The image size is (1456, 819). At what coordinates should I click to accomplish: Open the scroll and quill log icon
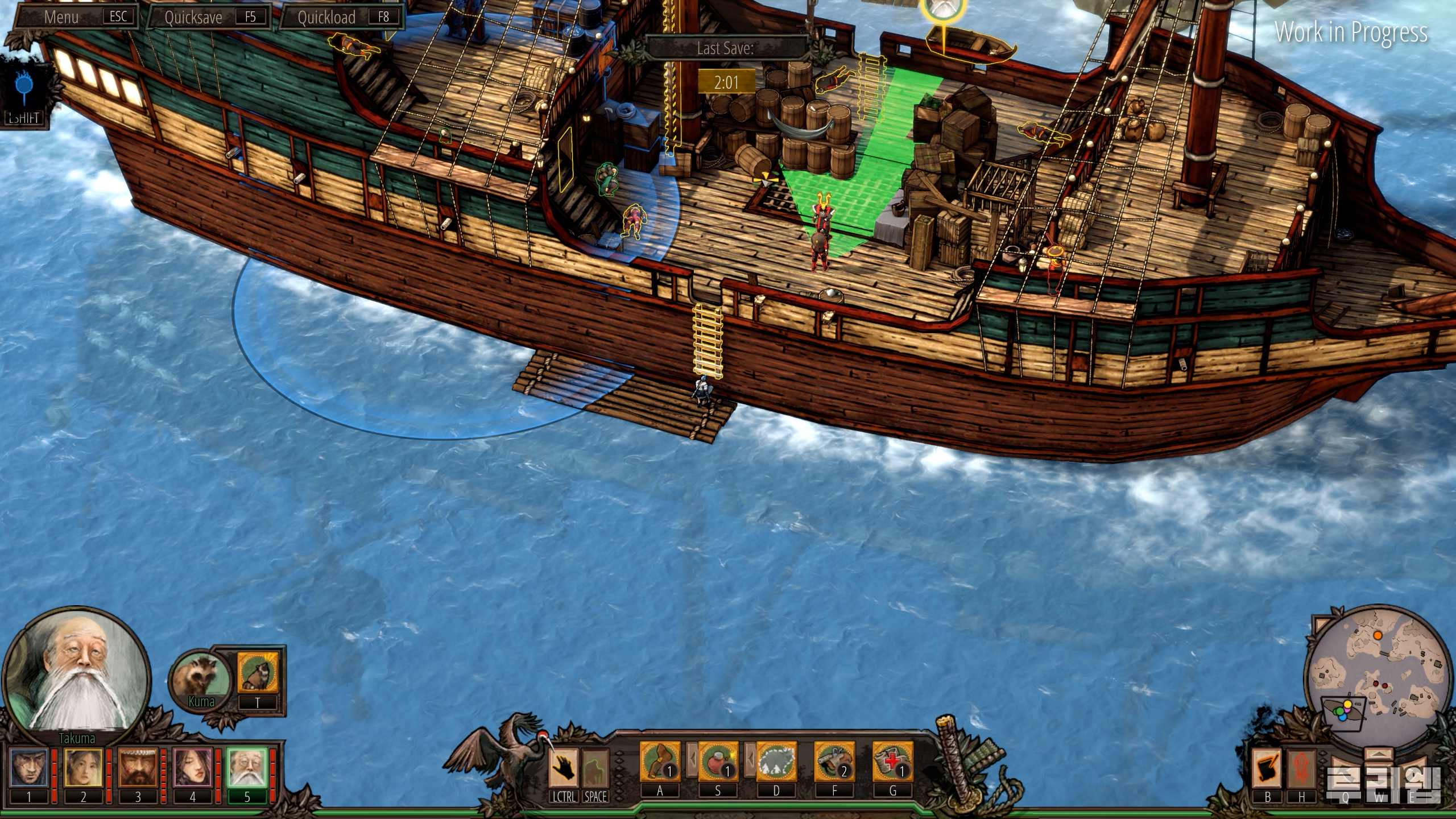[1267, 768]
